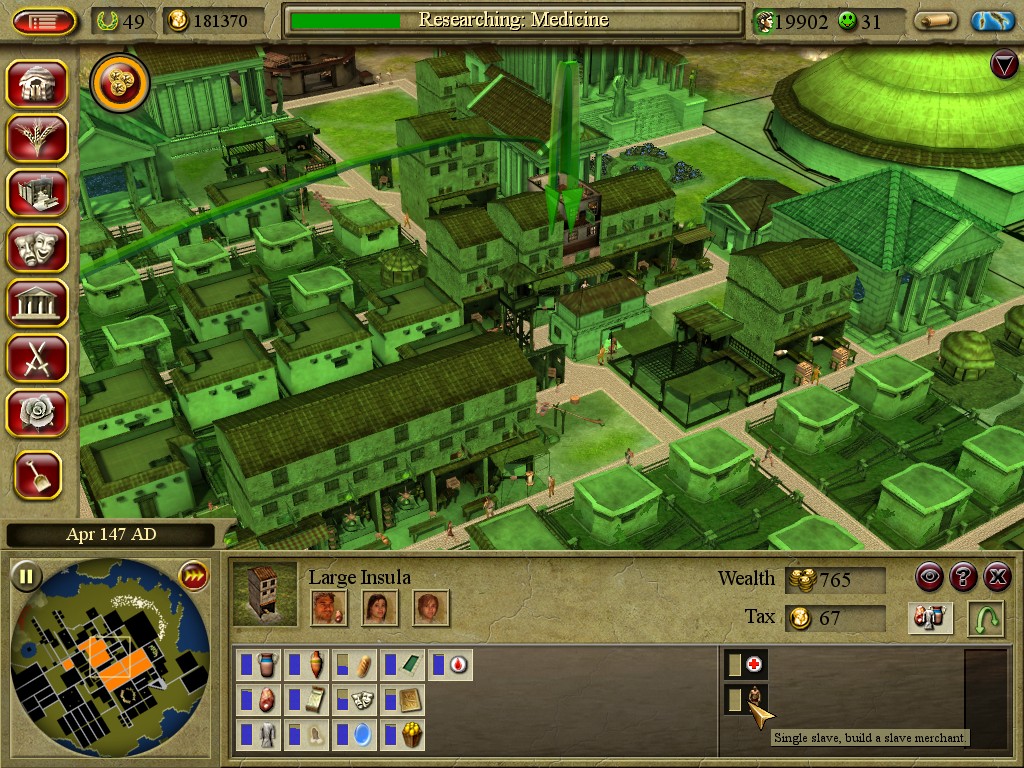The image size is (1024, 768).
Task: Click the eye view button
Action: [x=930, y=577]
